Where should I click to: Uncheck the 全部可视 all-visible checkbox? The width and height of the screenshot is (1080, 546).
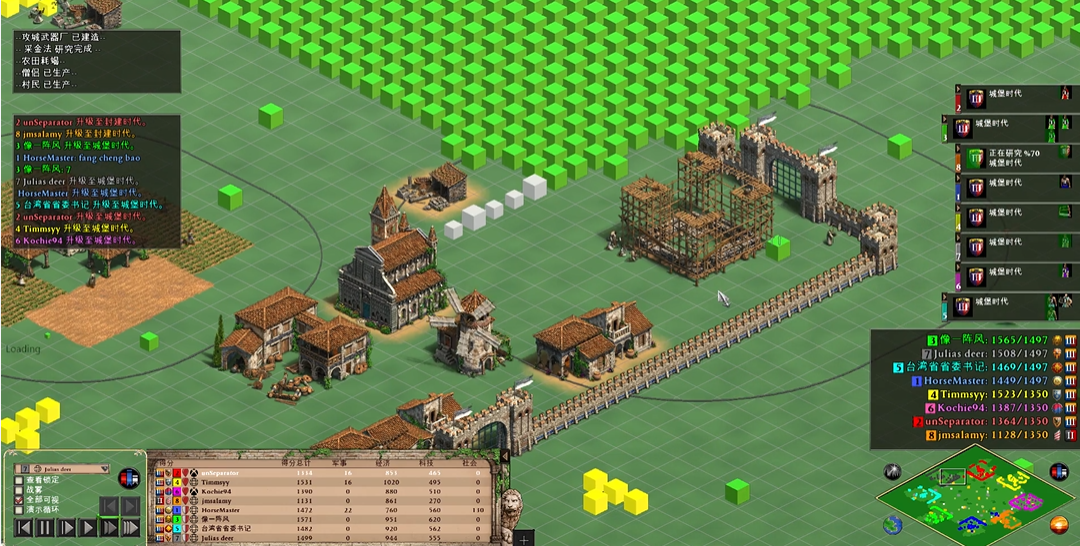[19, 500]
